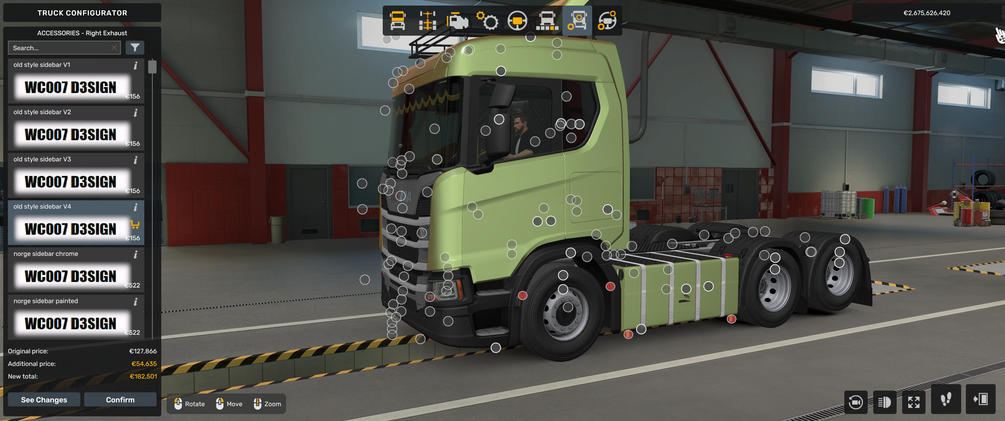The image size is (1005, 421).
Task: Show info for old style sidebar V1
Action: click(135, 65)
